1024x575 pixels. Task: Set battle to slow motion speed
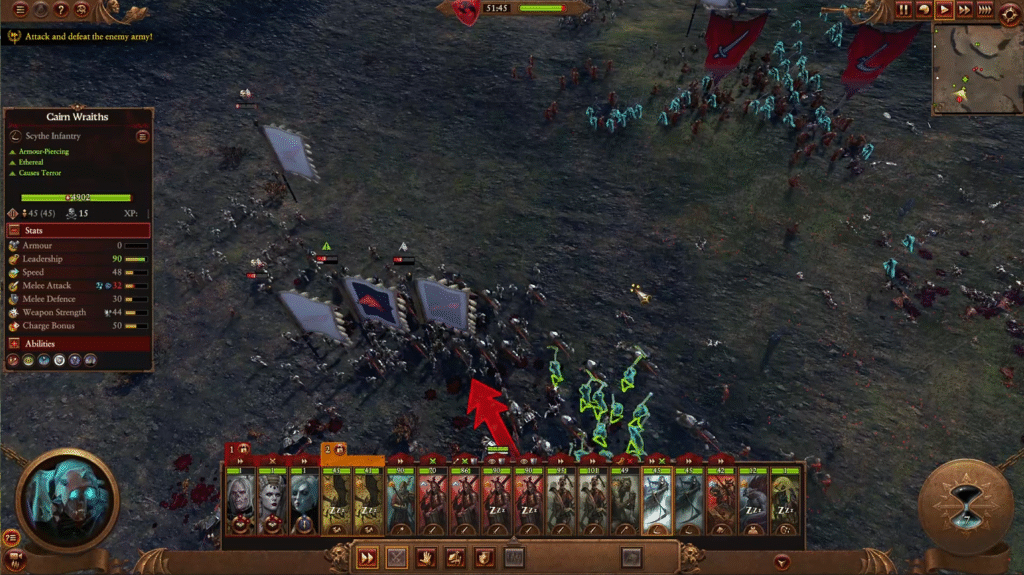[x=924, y=10]
